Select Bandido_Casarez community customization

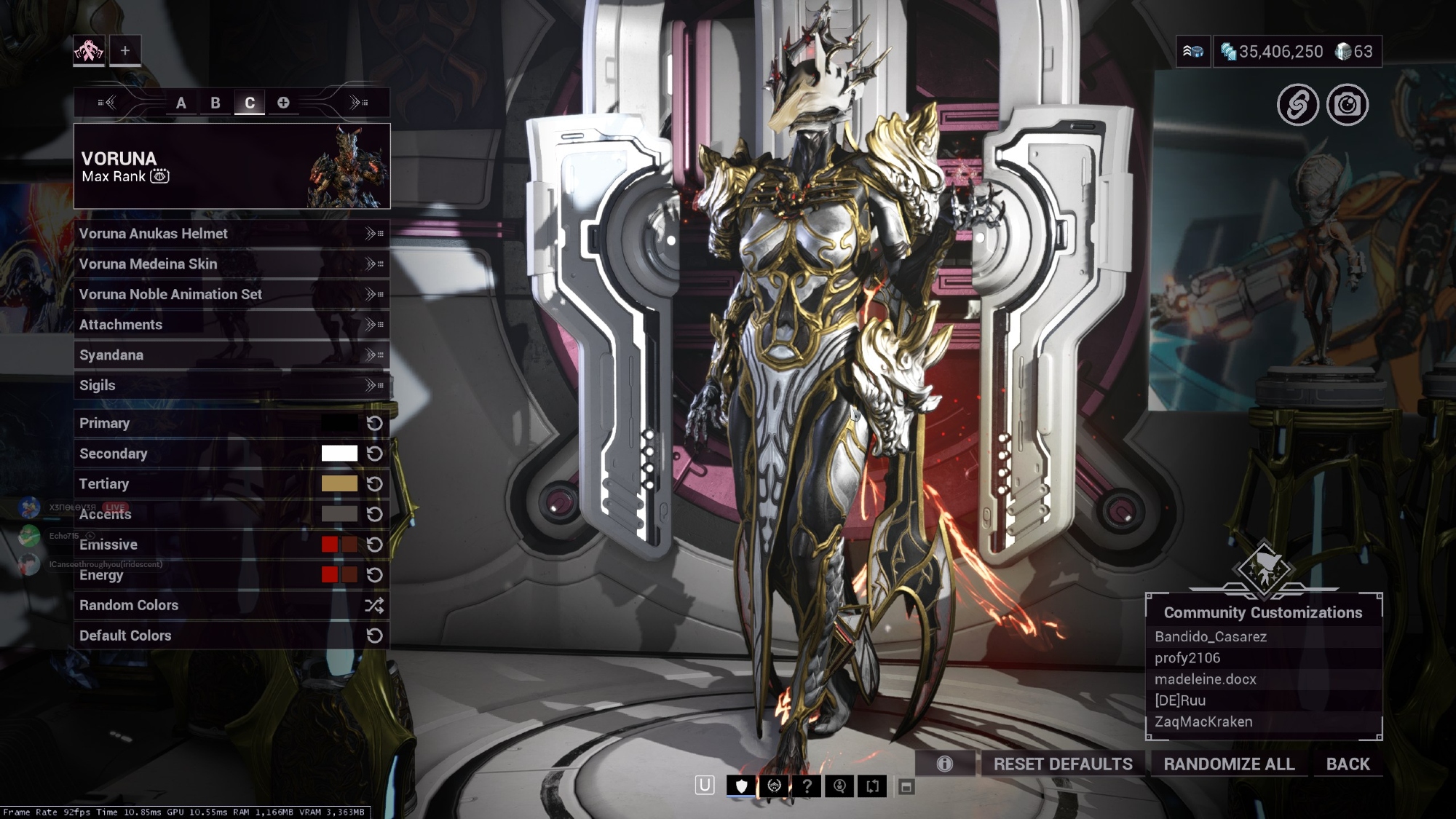1211,637
